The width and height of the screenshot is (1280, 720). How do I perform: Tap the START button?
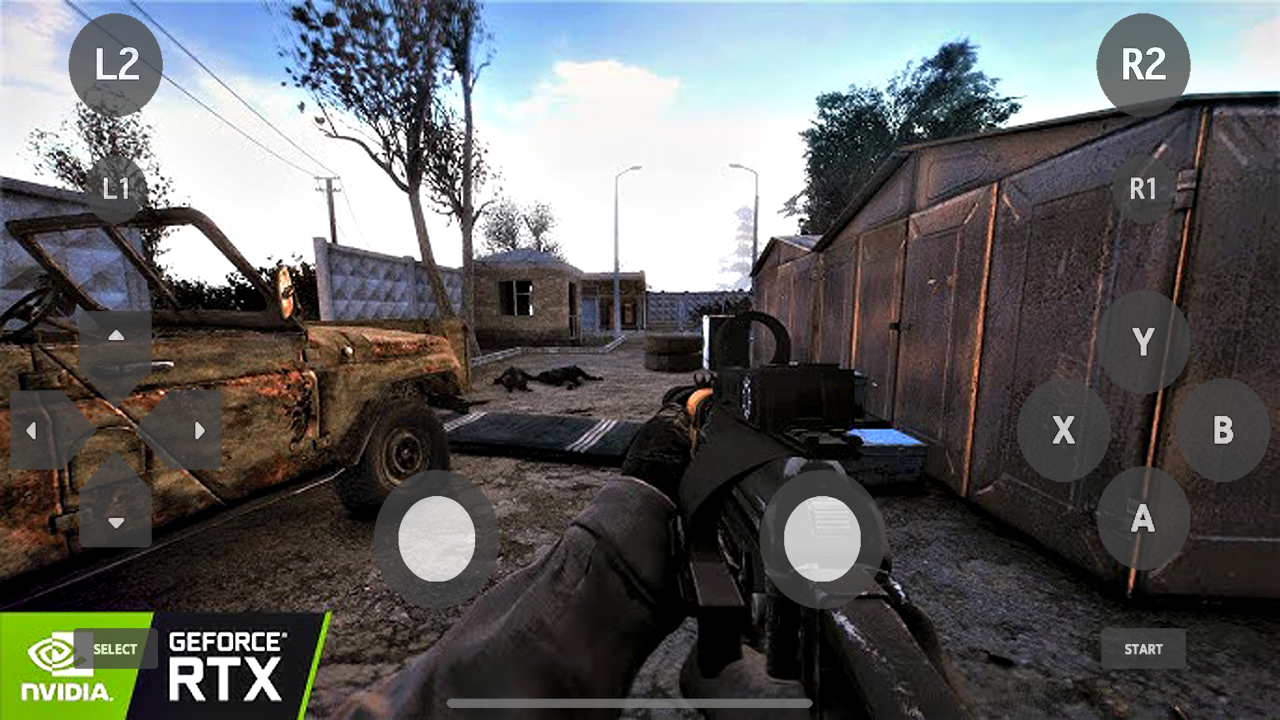click(1143, 649)
